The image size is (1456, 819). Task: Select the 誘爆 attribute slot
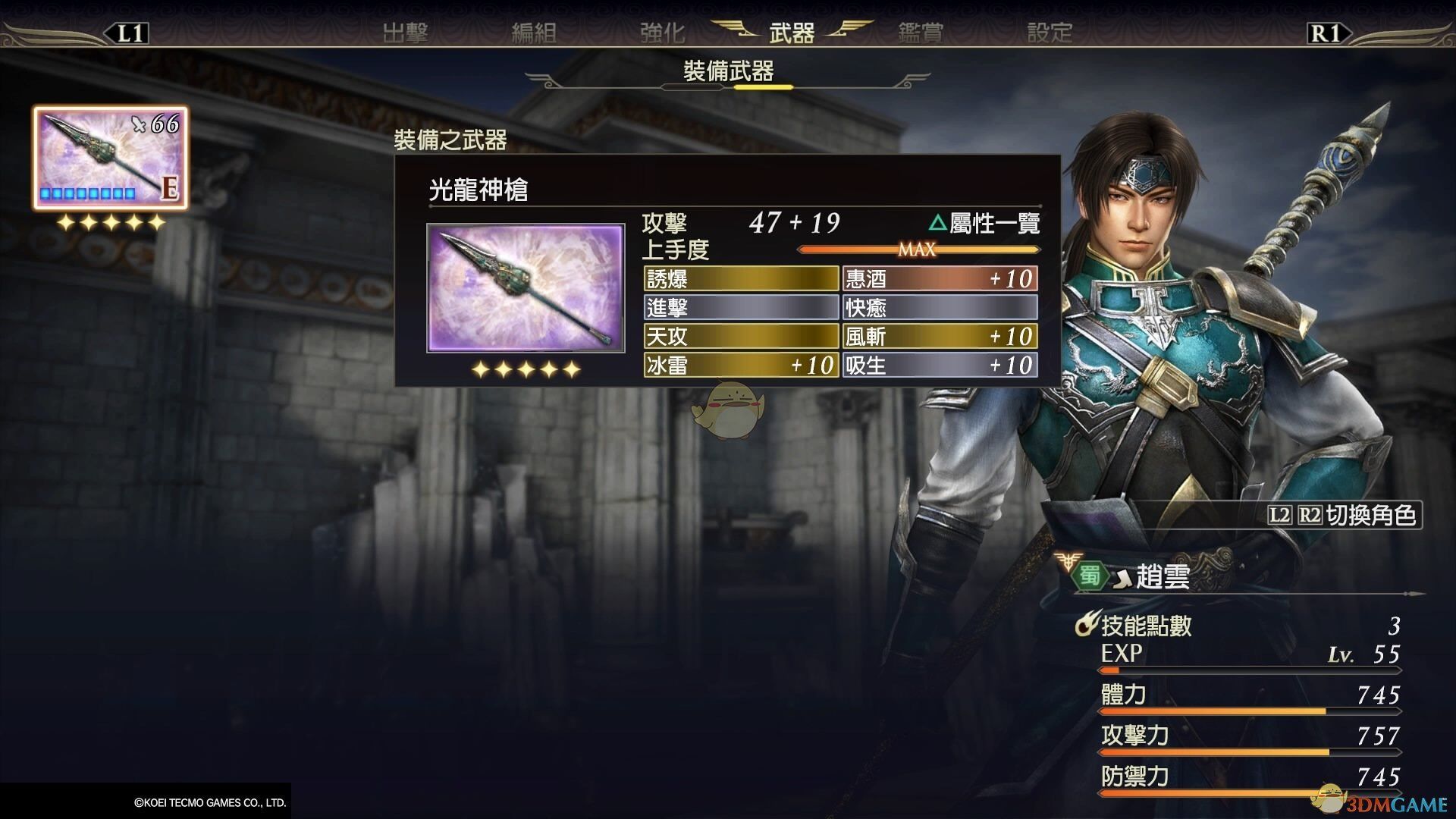tap(741, 279)
